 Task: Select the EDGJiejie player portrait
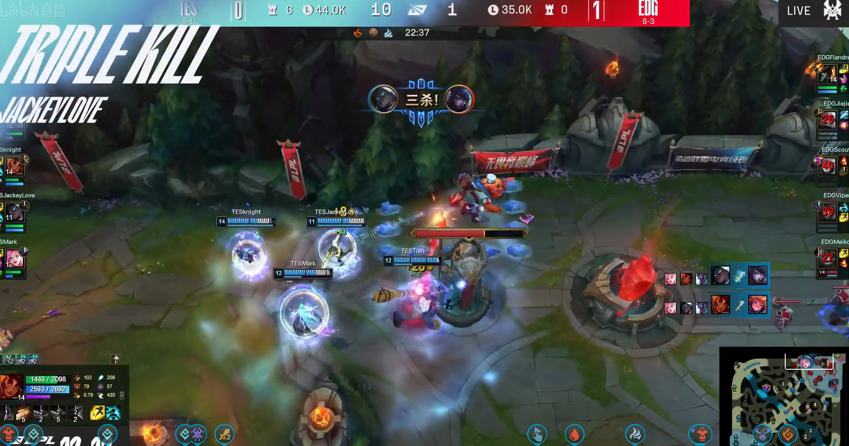pyautogui.click(x=828, y=119)
